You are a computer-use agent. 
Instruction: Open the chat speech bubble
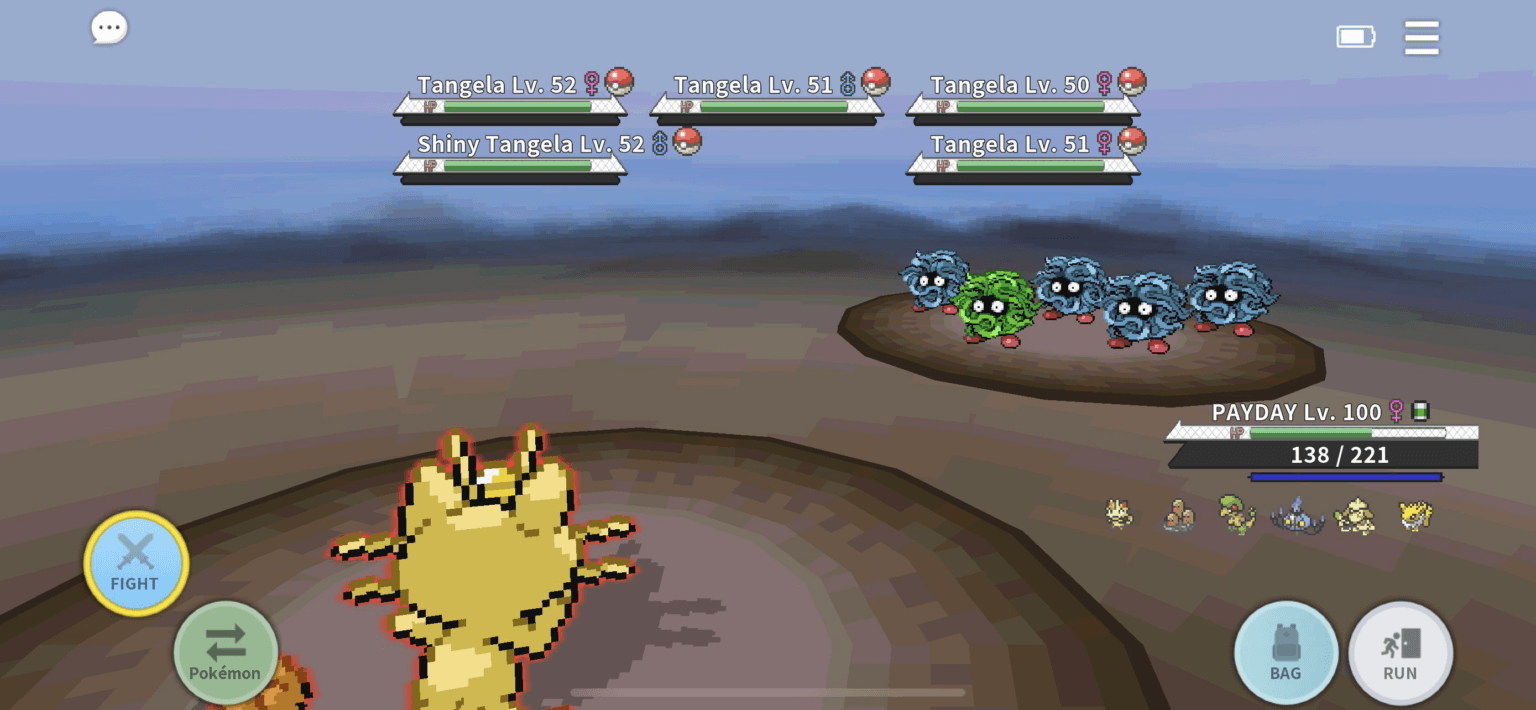pos(109,28)
